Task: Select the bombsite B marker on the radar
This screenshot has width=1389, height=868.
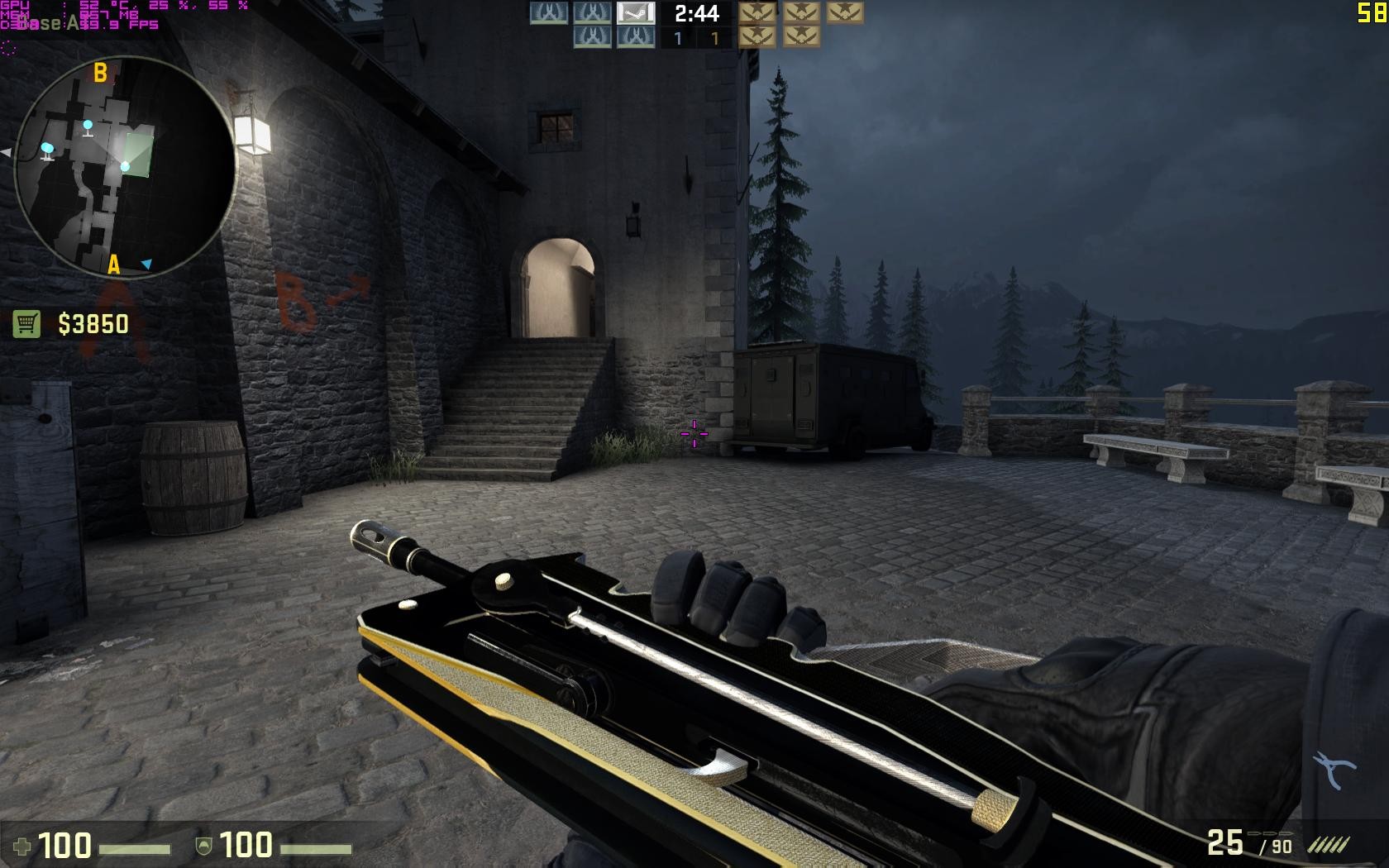Action: 100,73
